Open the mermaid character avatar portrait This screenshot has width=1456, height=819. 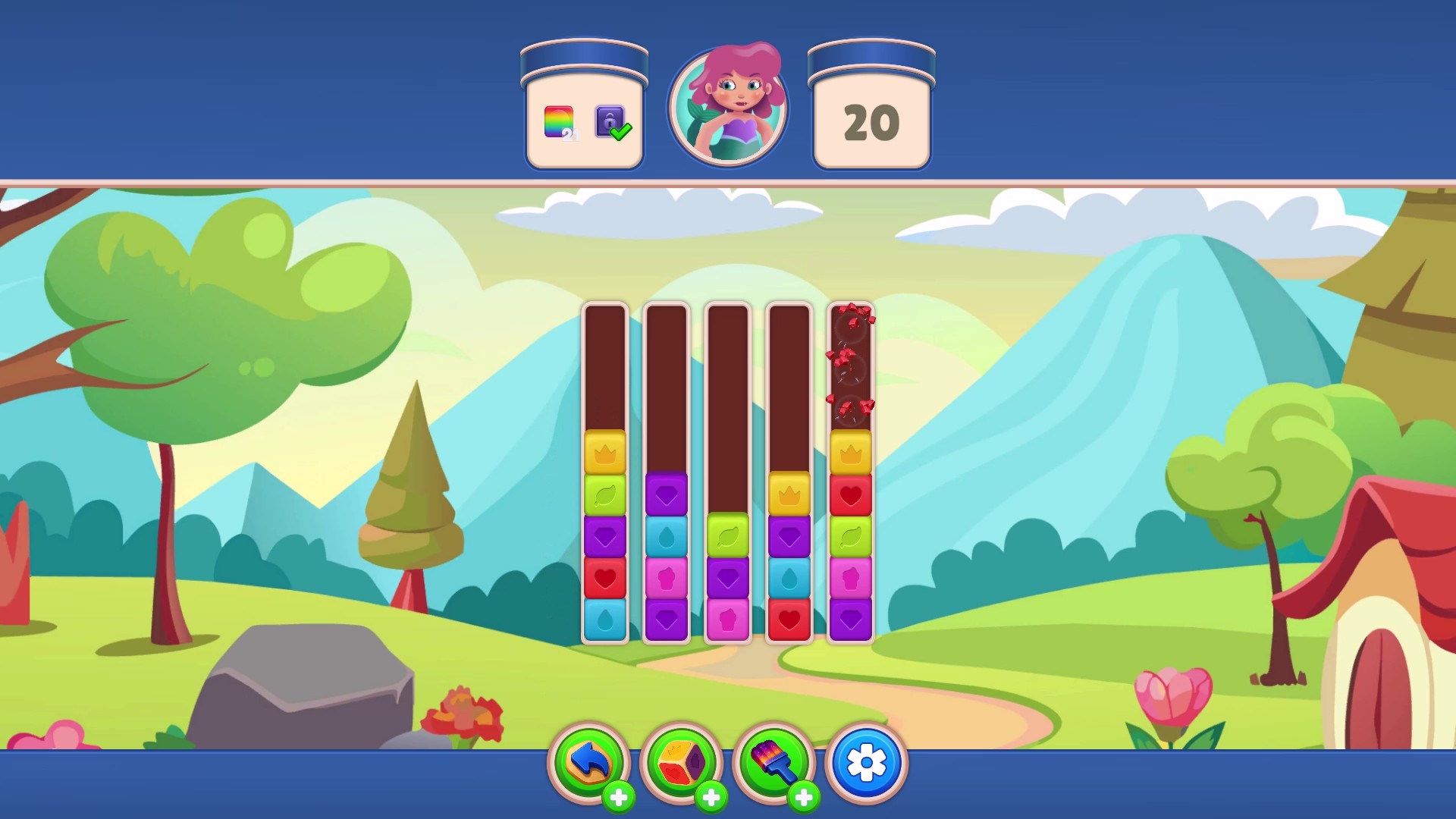728,106
